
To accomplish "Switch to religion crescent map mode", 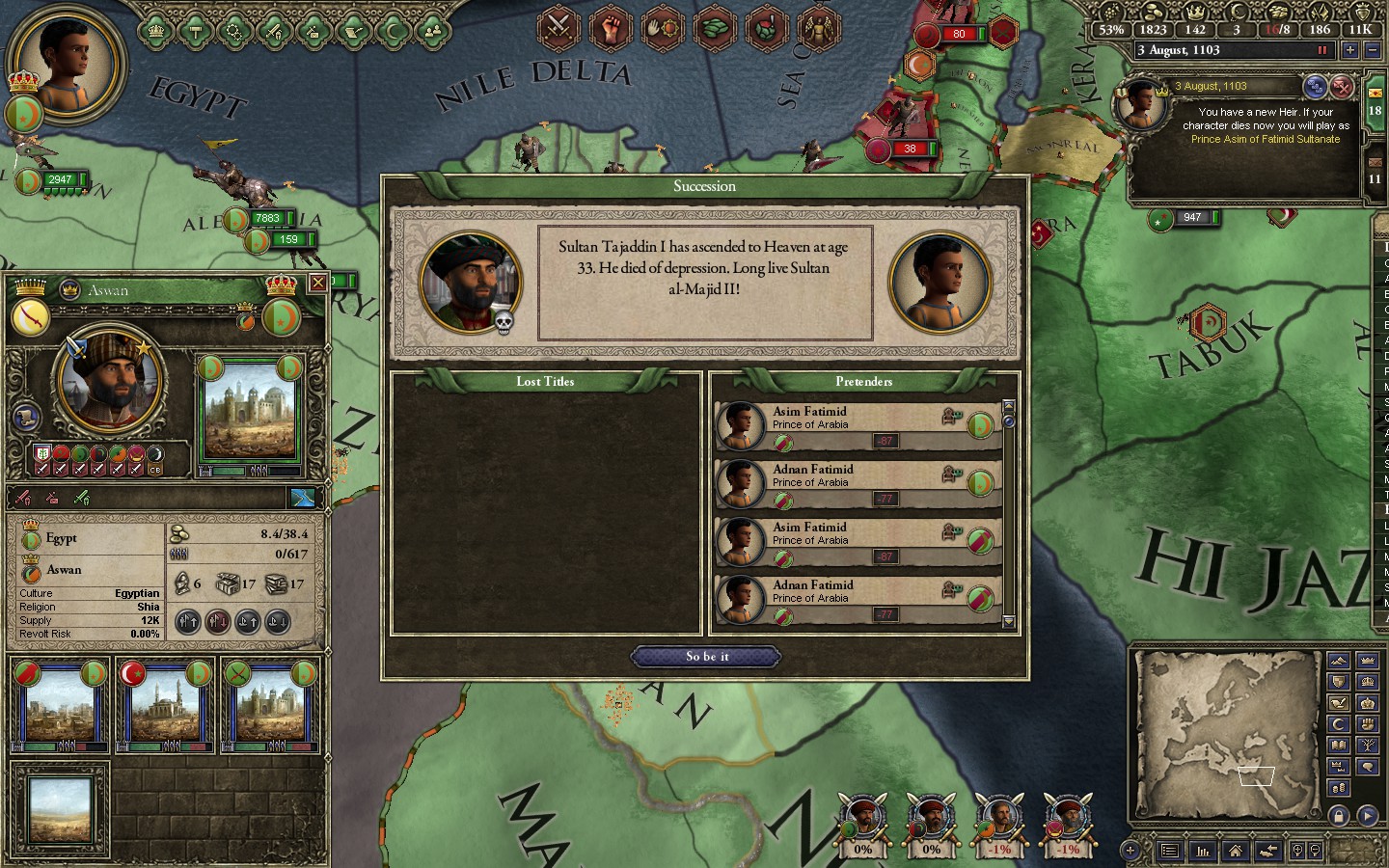I will pos(1338,724).
